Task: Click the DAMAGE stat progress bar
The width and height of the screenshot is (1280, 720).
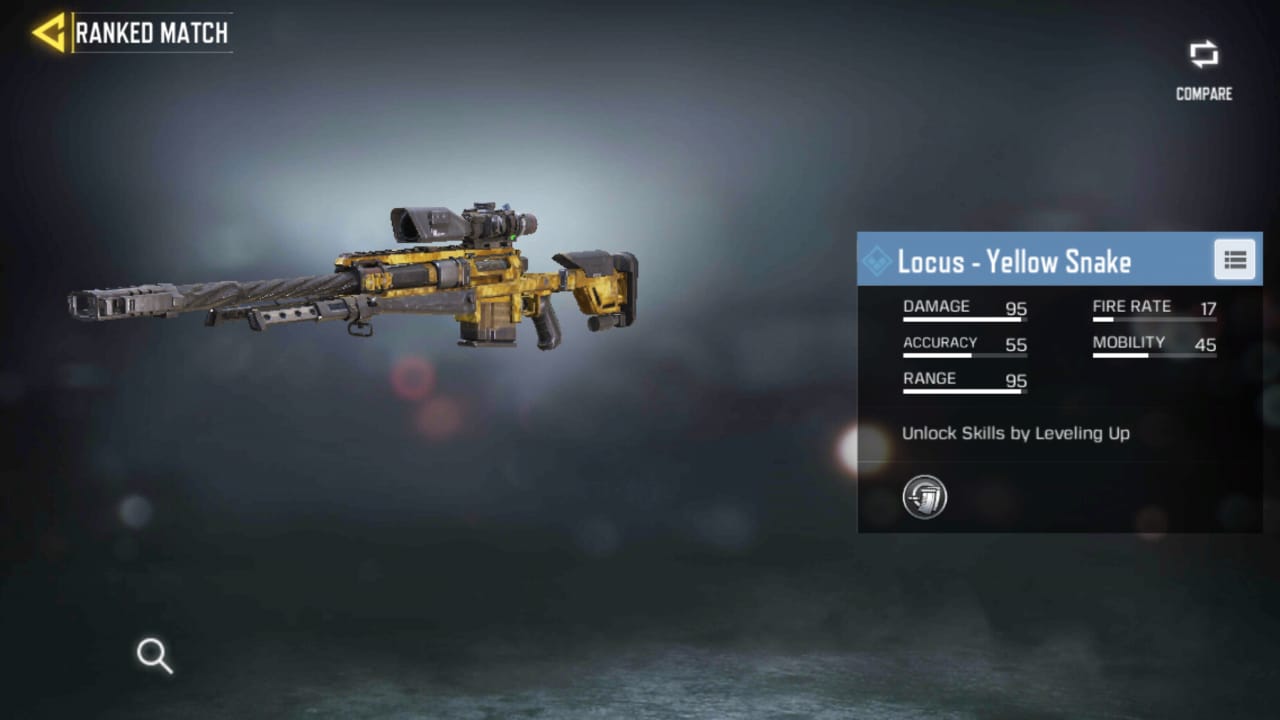Action: click(x=963, y=319)
